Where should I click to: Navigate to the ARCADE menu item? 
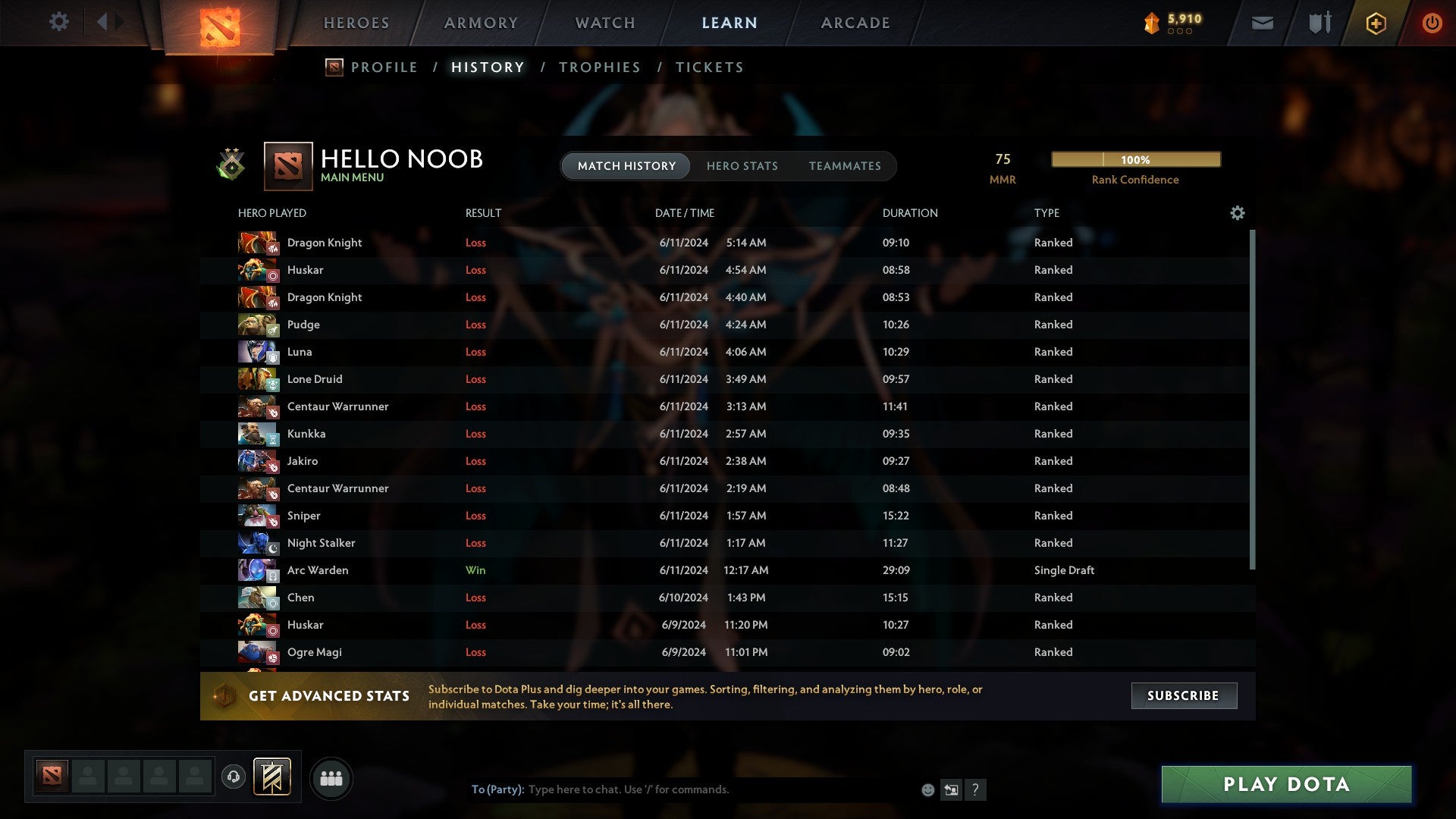click(855, 23)
